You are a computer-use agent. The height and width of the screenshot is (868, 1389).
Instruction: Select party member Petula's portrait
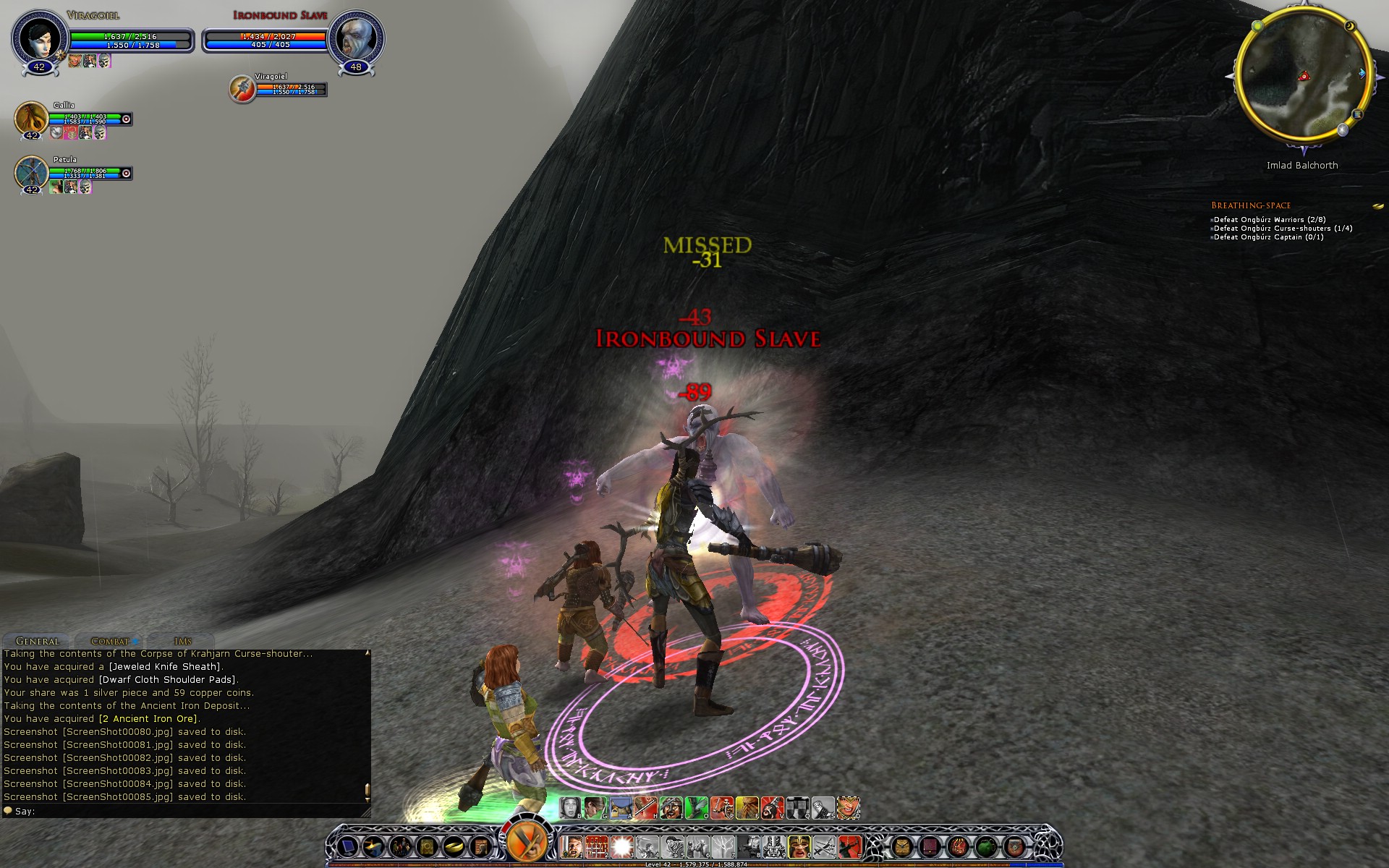31,173
